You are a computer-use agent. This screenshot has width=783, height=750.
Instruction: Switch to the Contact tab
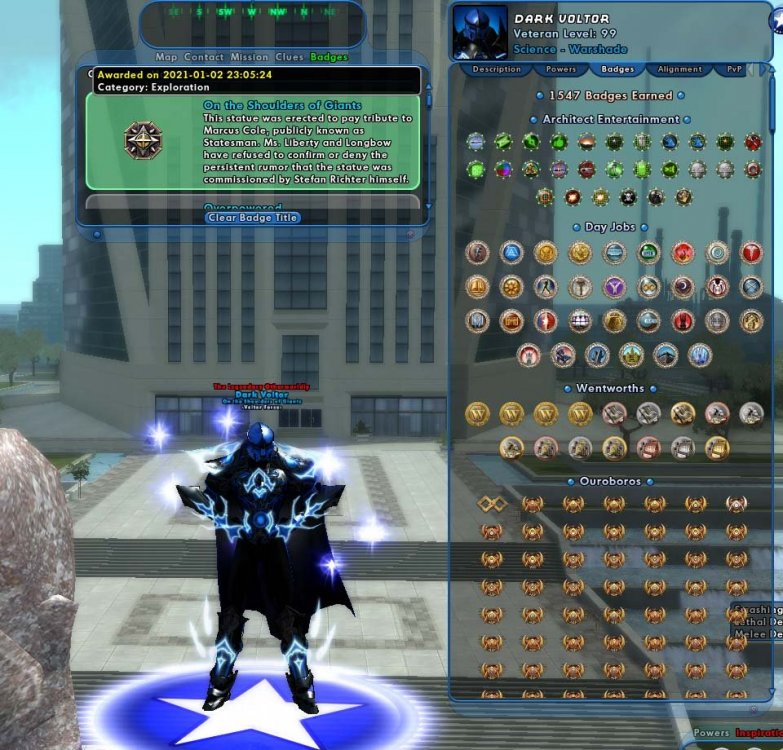(x=204, y=57)
